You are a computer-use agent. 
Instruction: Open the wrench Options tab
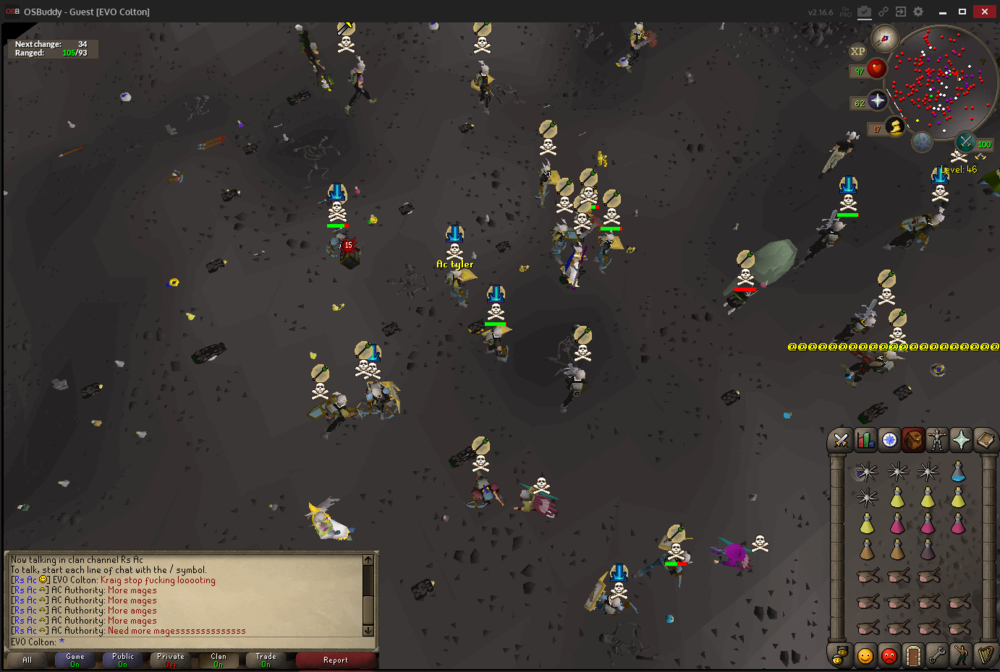tap(937, 656)
